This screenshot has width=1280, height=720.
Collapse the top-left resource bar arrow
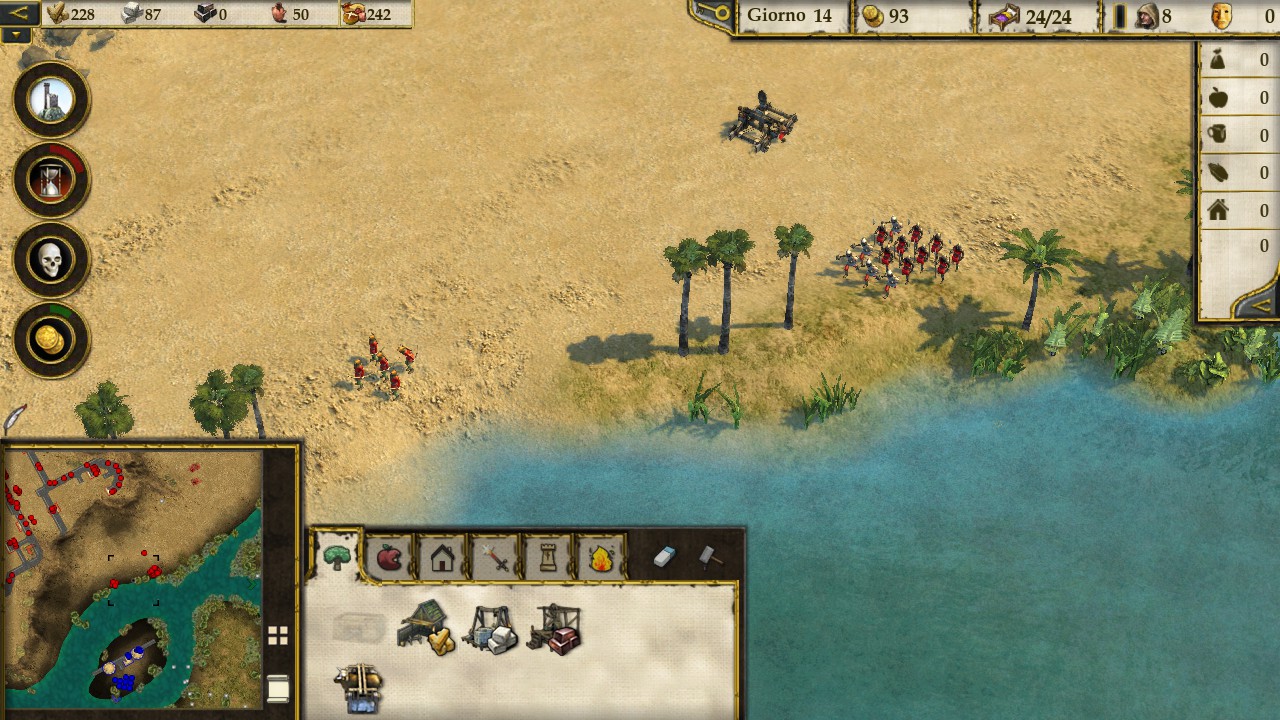click(20, 13)
